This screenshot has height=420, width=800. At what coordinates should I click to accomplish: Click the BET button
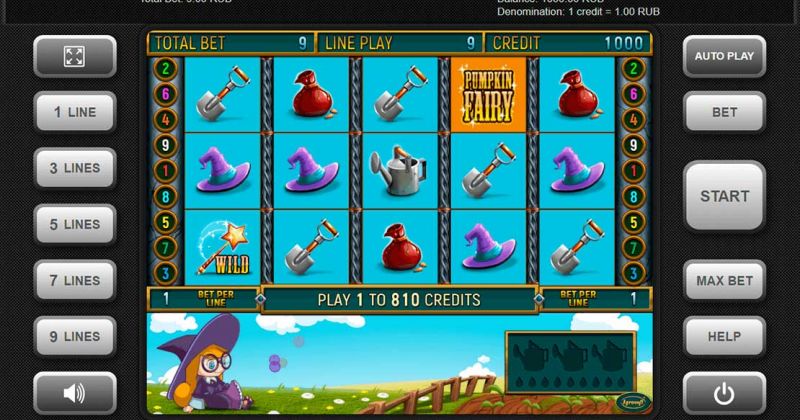724,112
